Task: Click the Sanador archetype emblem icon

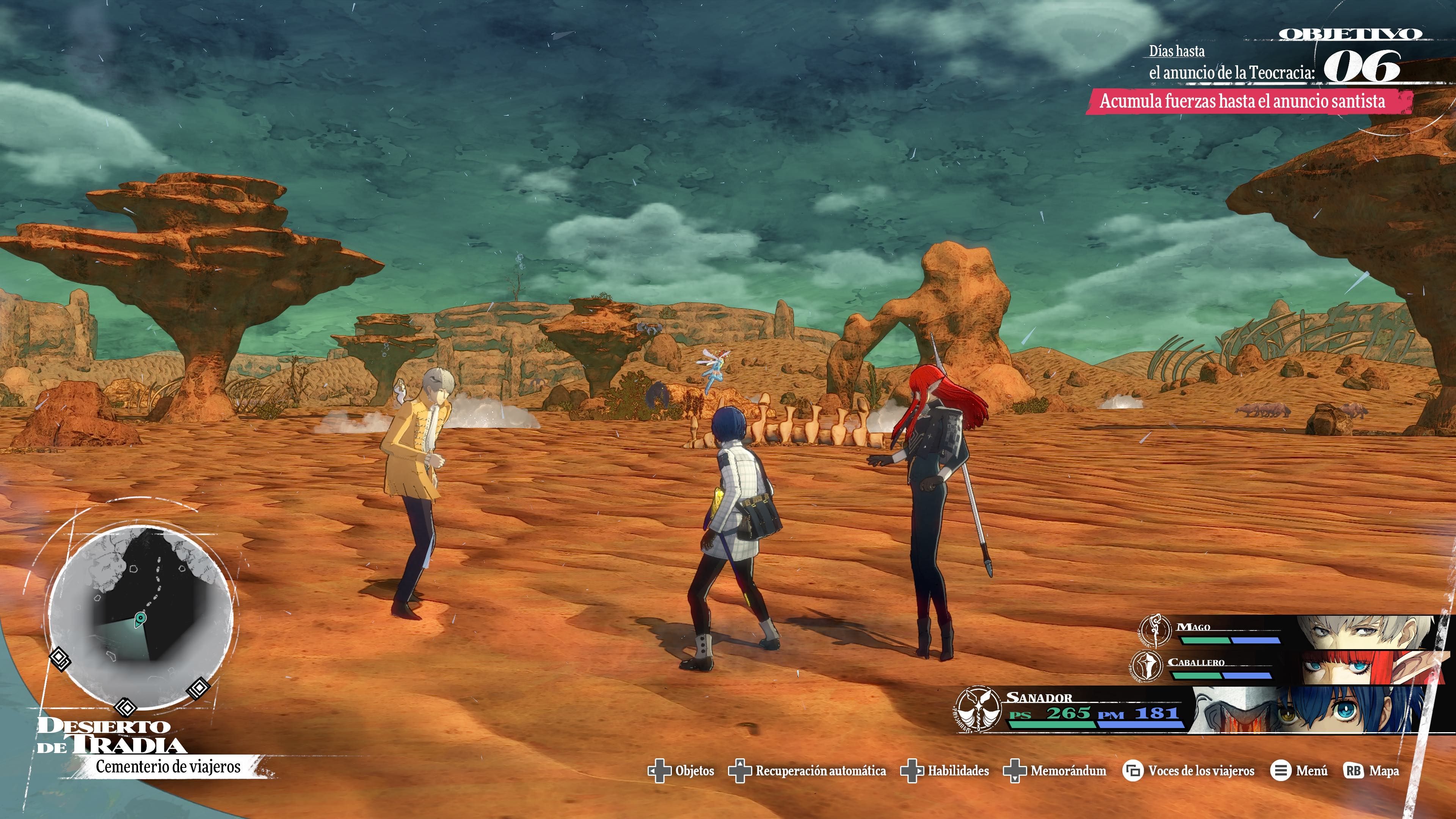Action: point(978,709)
